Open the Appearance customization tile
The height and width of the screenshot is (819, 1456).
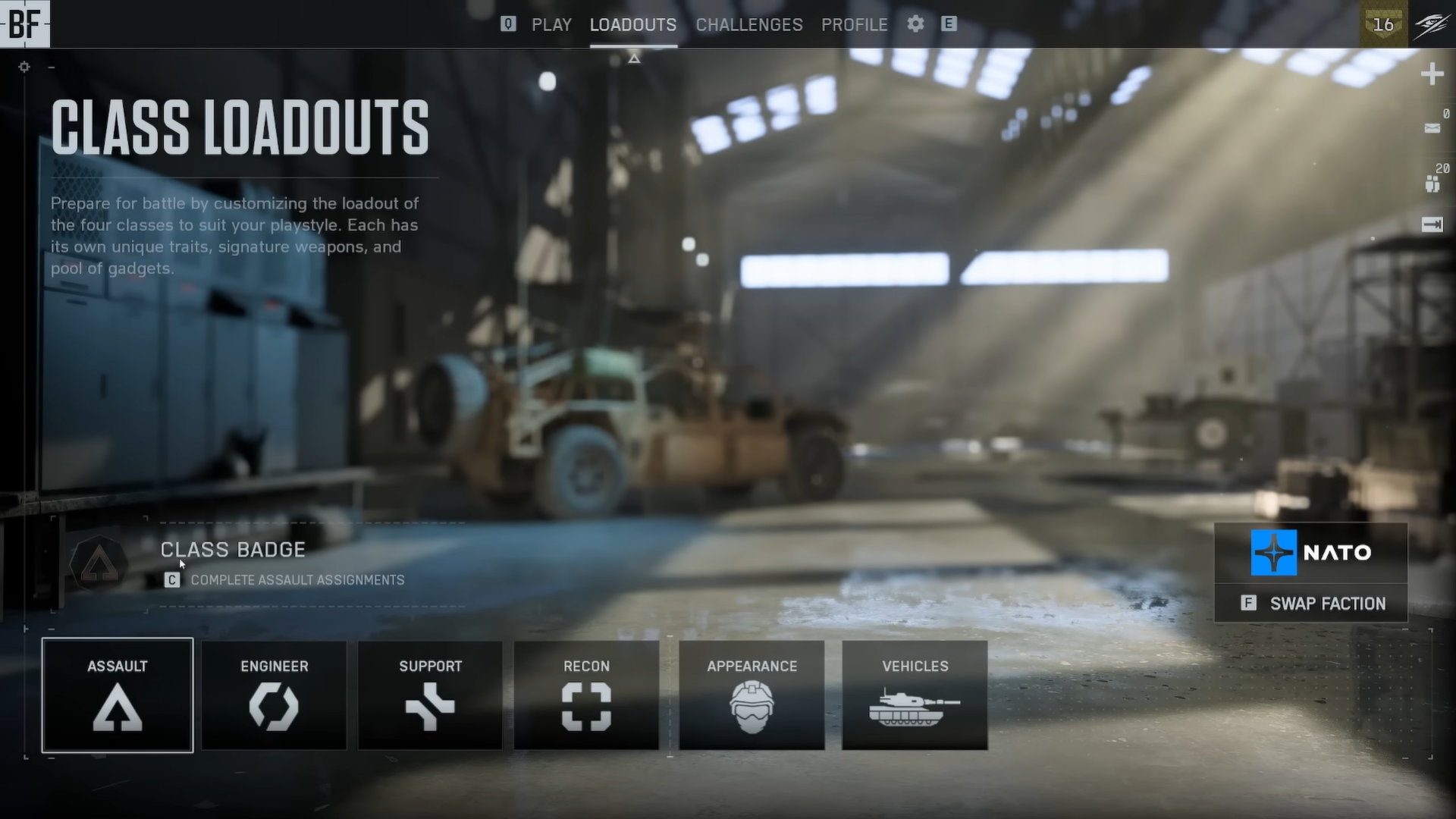pyautogui.click(x=752, y=695)
